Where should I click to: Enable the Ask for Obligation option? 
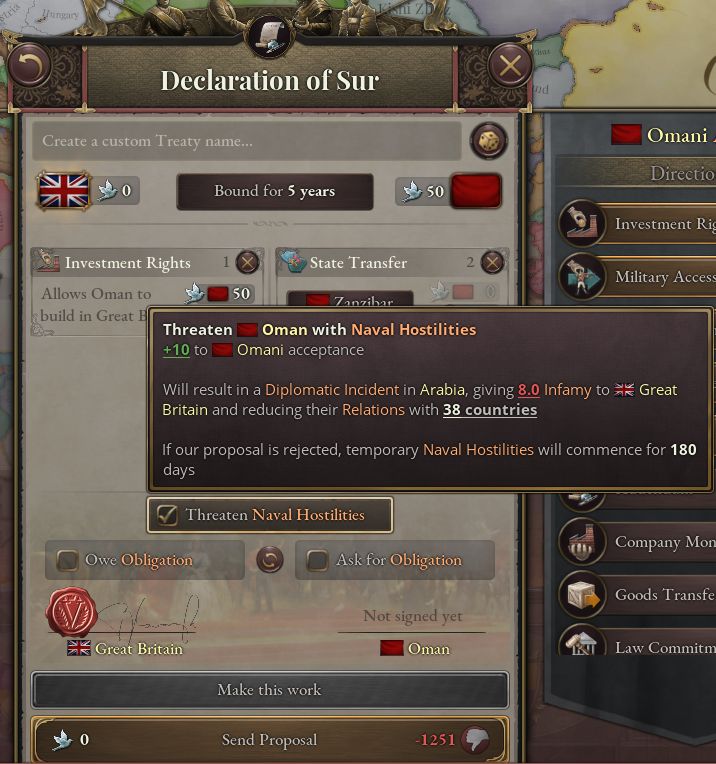tap(317, 560)
